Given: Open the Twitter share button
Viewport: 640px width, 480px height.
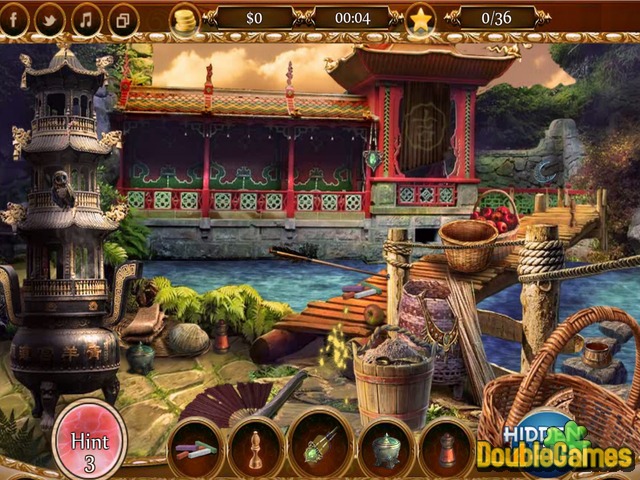Looking at the screenshot, I should pyautogui.click(x=50, y=19).
